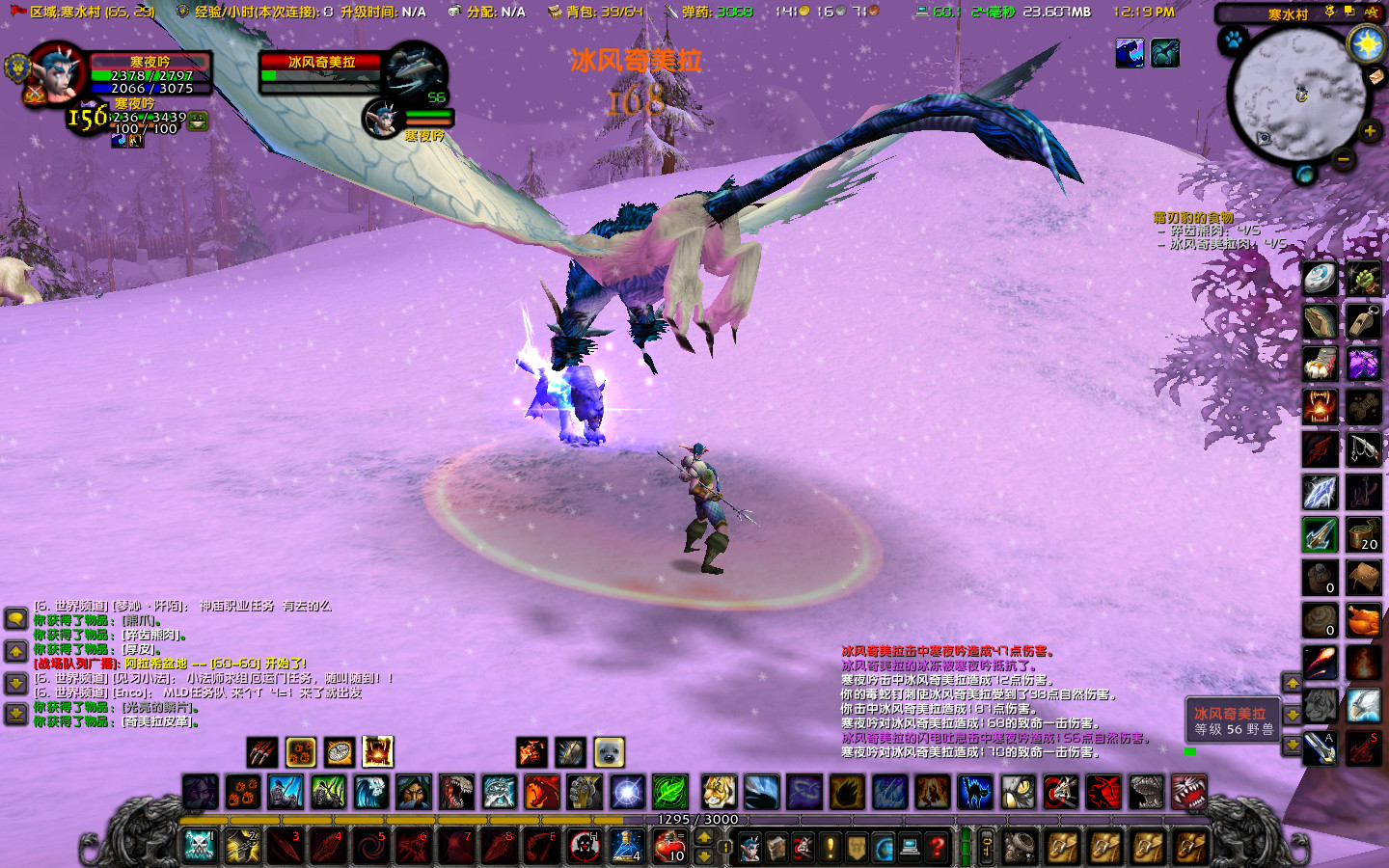Toggle the sun day-night icon above the minimap
Viewport: 1389px width, 868px height.
pos(1365,43)
